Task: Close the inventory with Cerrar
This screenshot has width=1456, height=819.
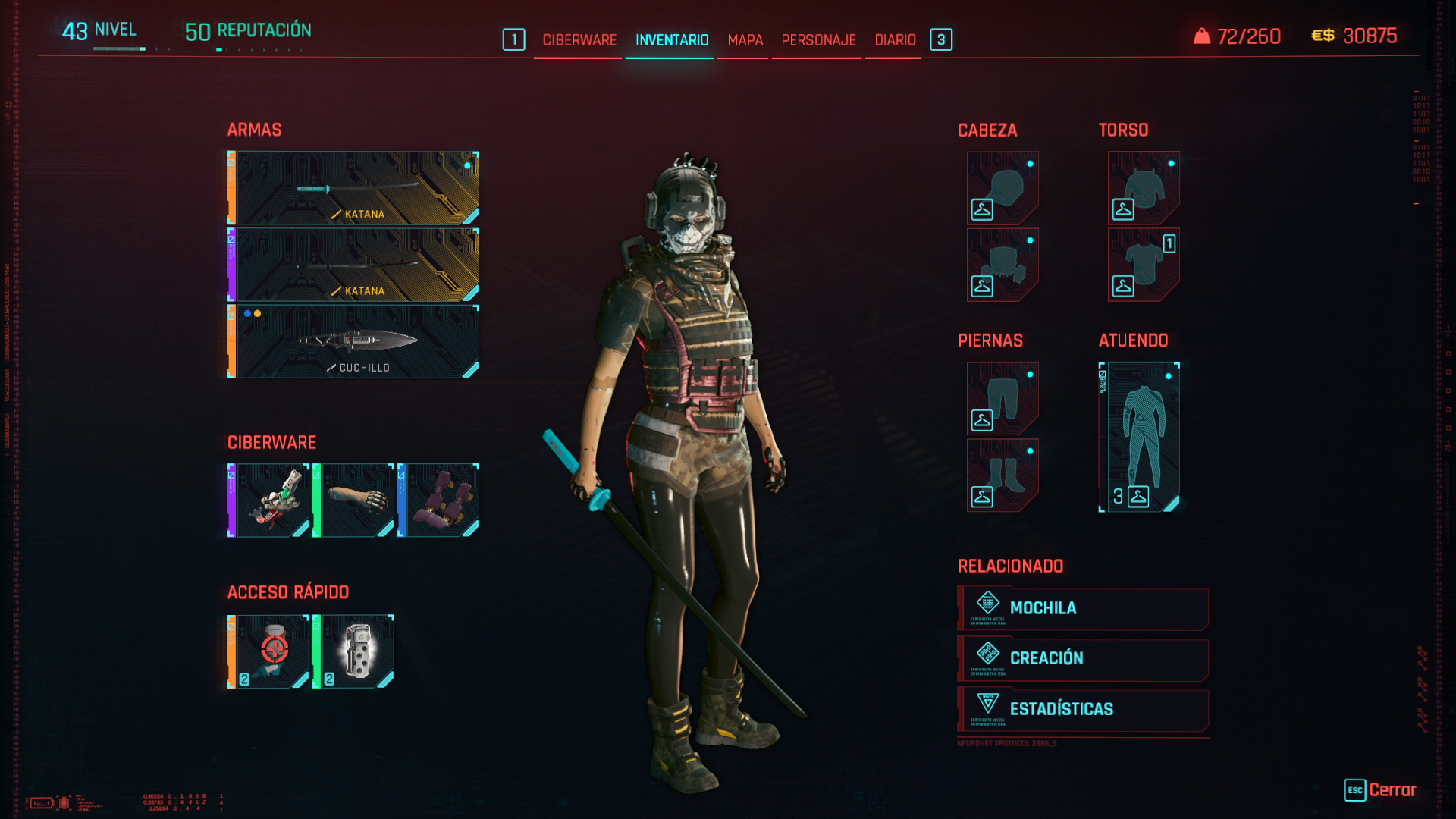Action: [x=1380, y=790]
